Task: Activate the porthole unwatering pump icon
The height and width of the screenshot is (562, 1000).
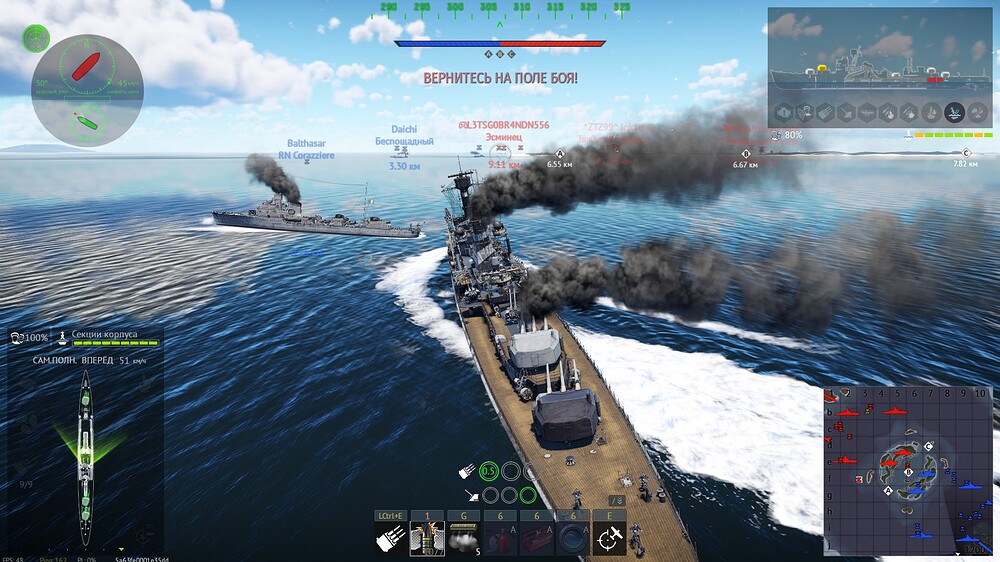Action: [572, 538]
